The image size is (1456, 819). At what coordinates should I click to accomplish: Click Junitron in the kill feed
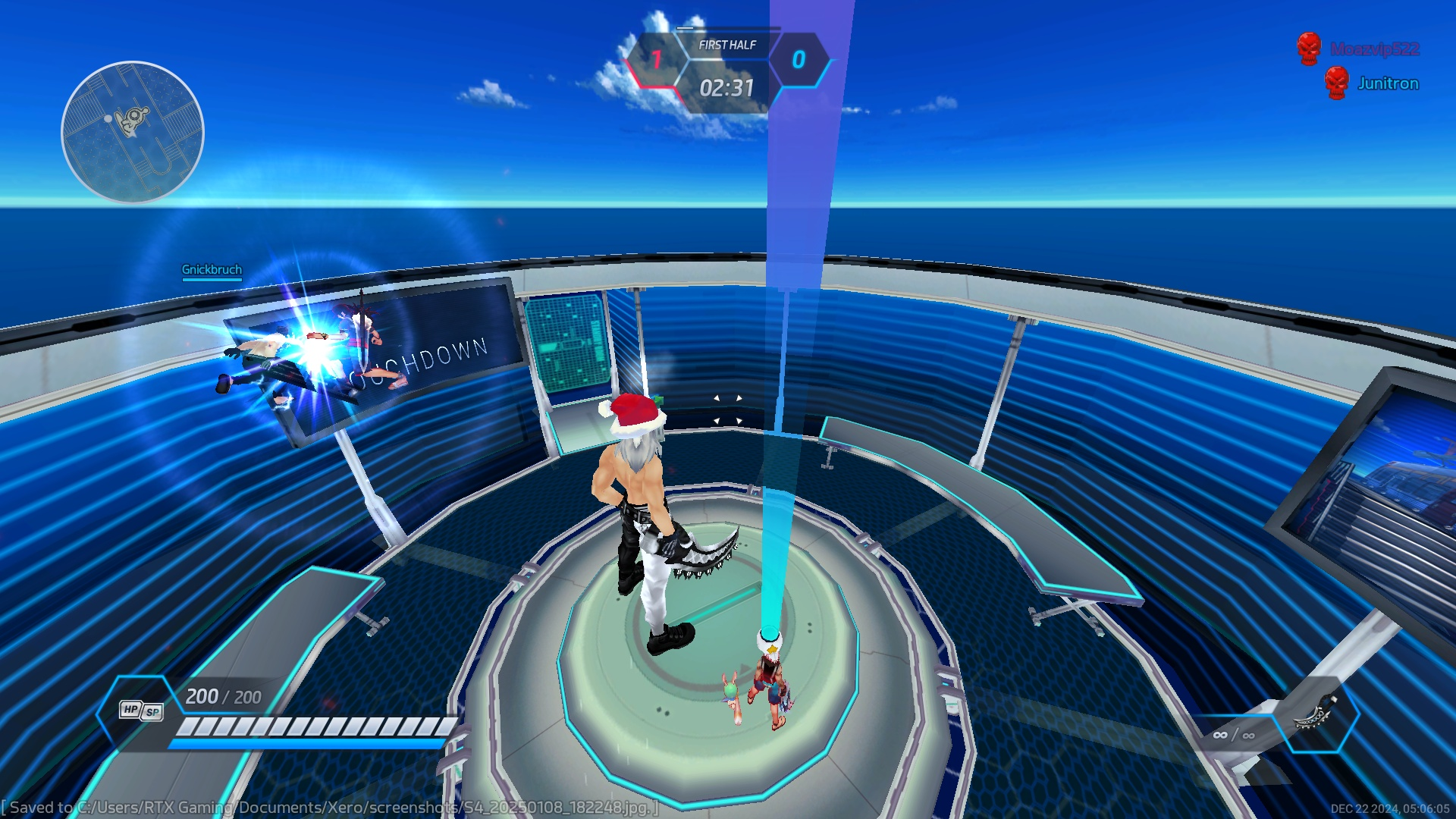click(1387, 83)
